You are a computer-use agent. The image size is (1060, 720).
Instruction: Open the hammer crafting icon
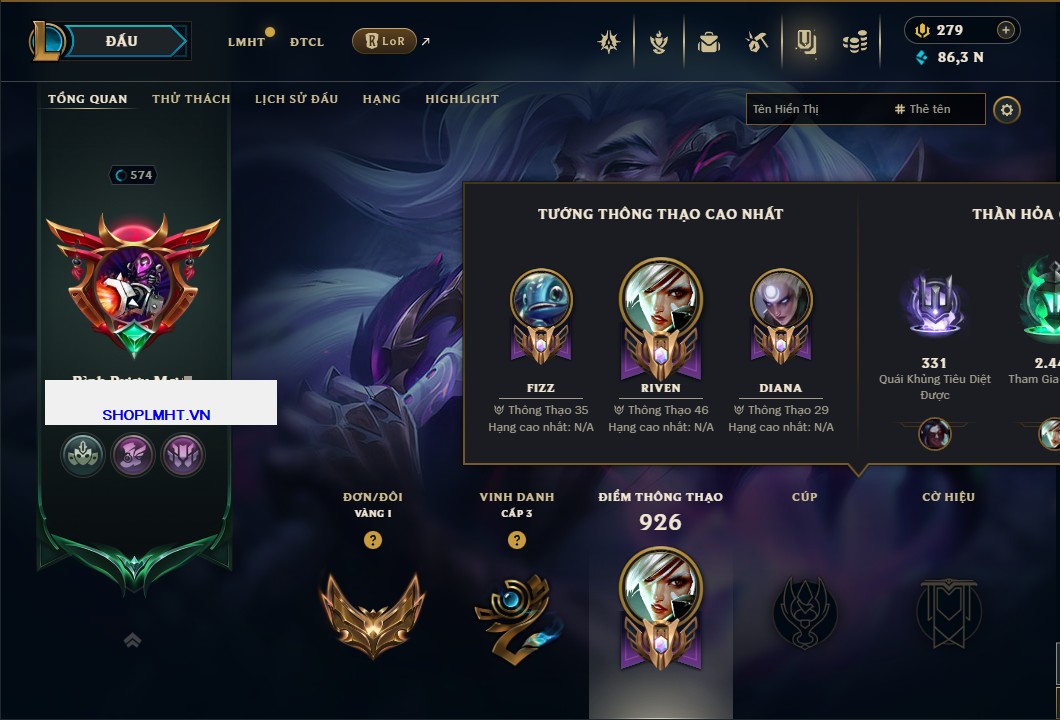click(x=756, y=42)
